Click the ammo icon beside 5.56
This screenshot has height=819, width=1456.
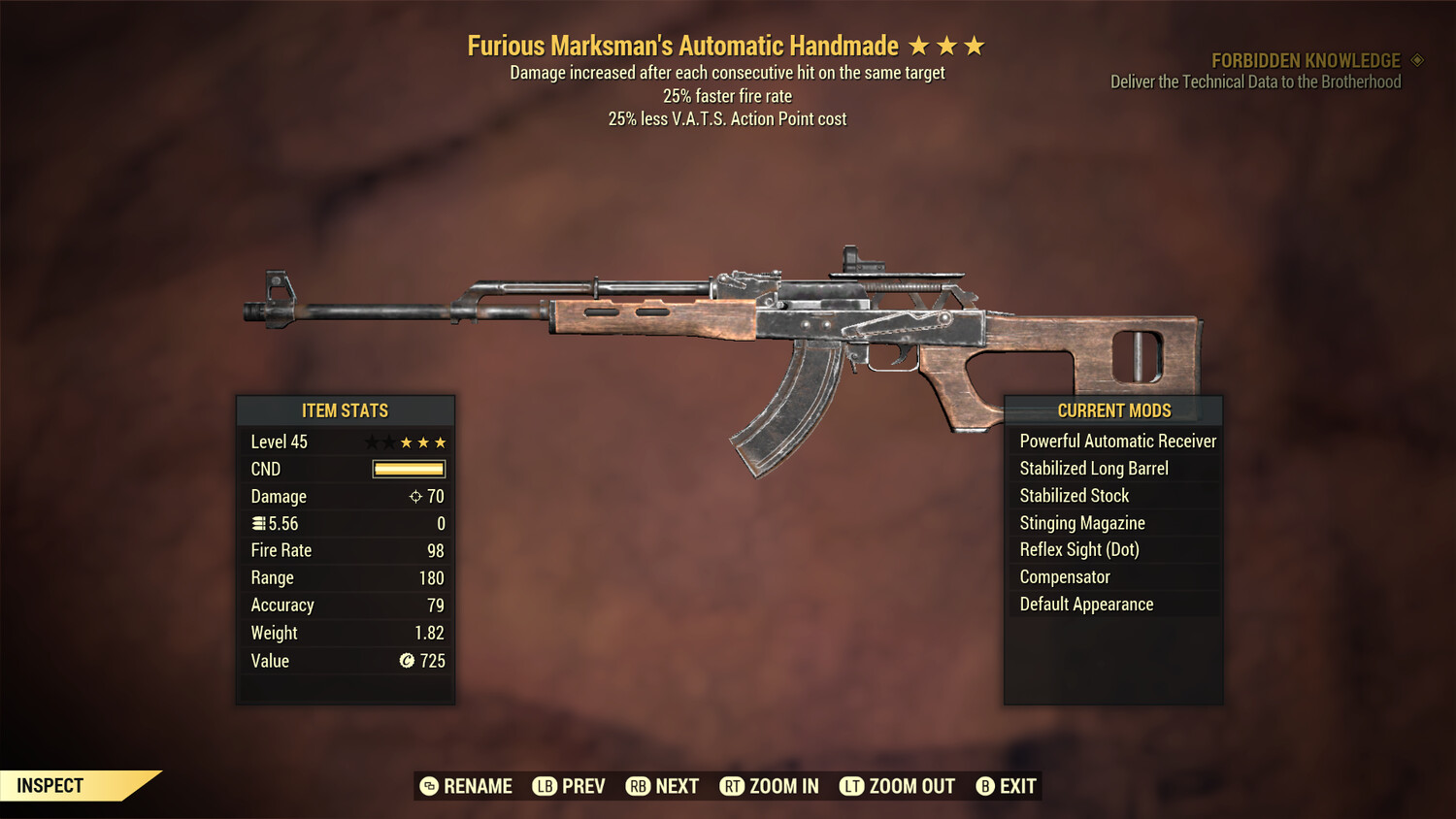point(257,523)
